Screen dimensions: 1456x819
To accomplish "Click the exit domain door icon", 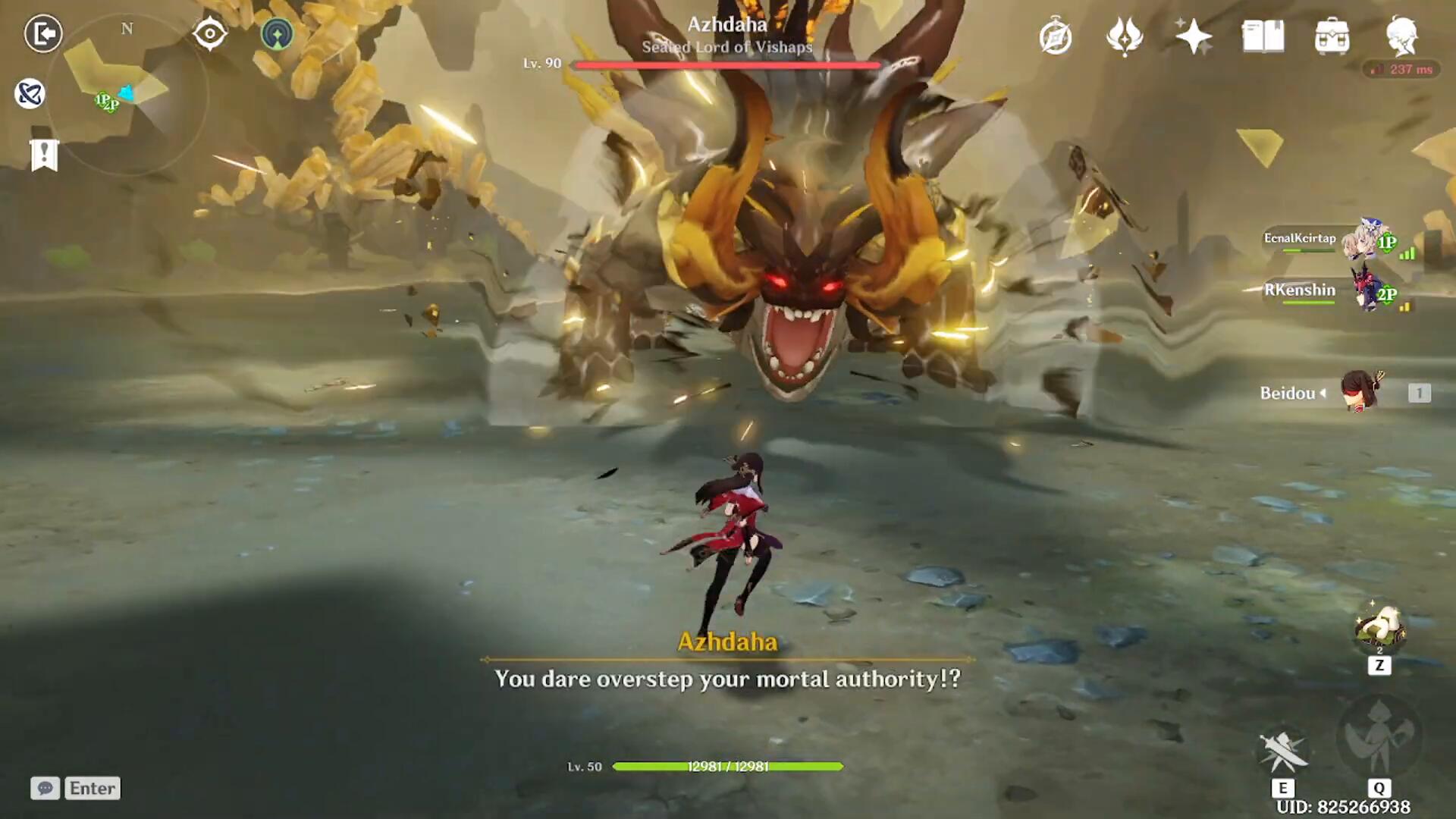I will point(43,33).
